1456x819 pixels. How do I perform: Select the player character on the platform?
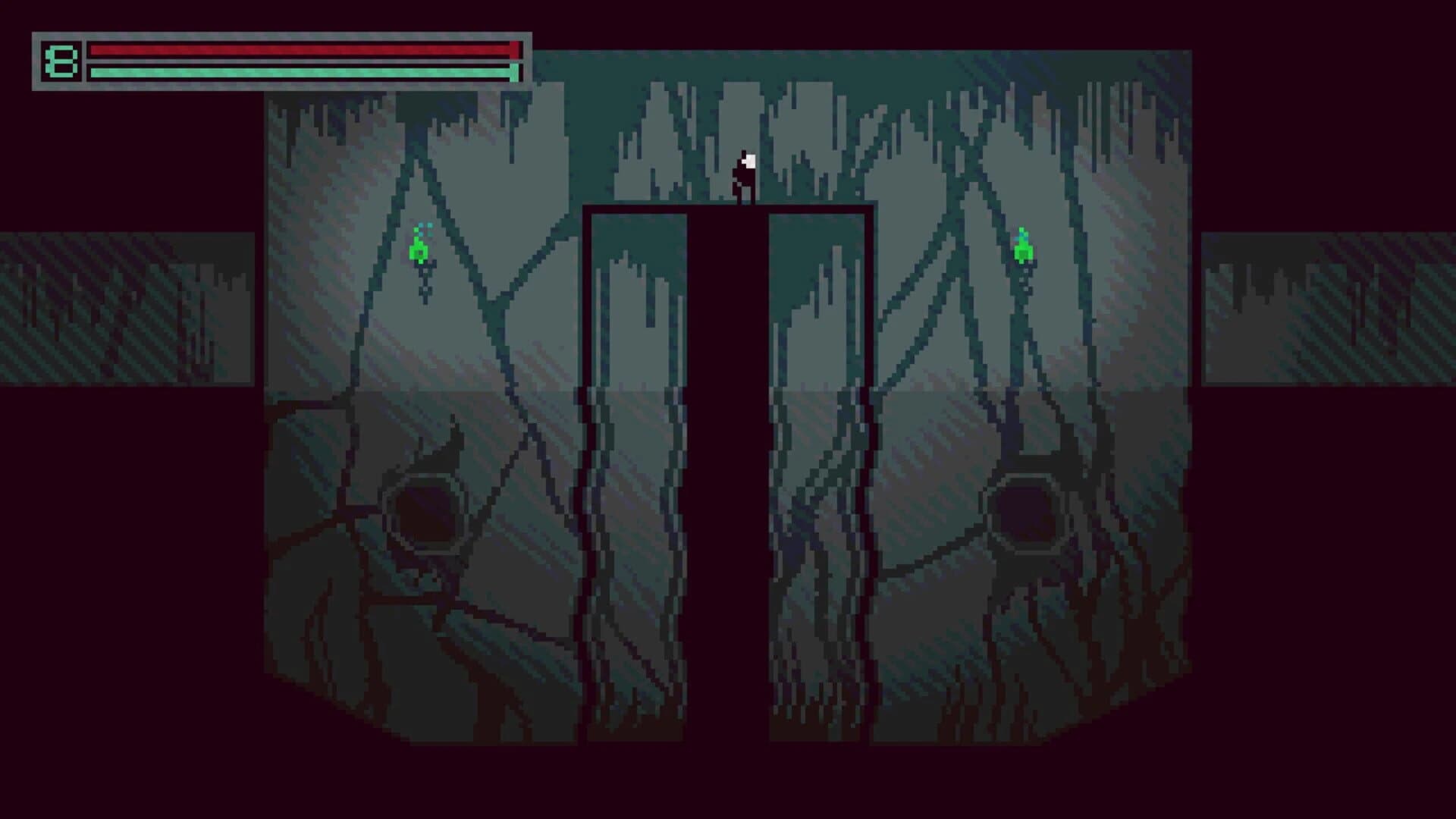point(745,177)
